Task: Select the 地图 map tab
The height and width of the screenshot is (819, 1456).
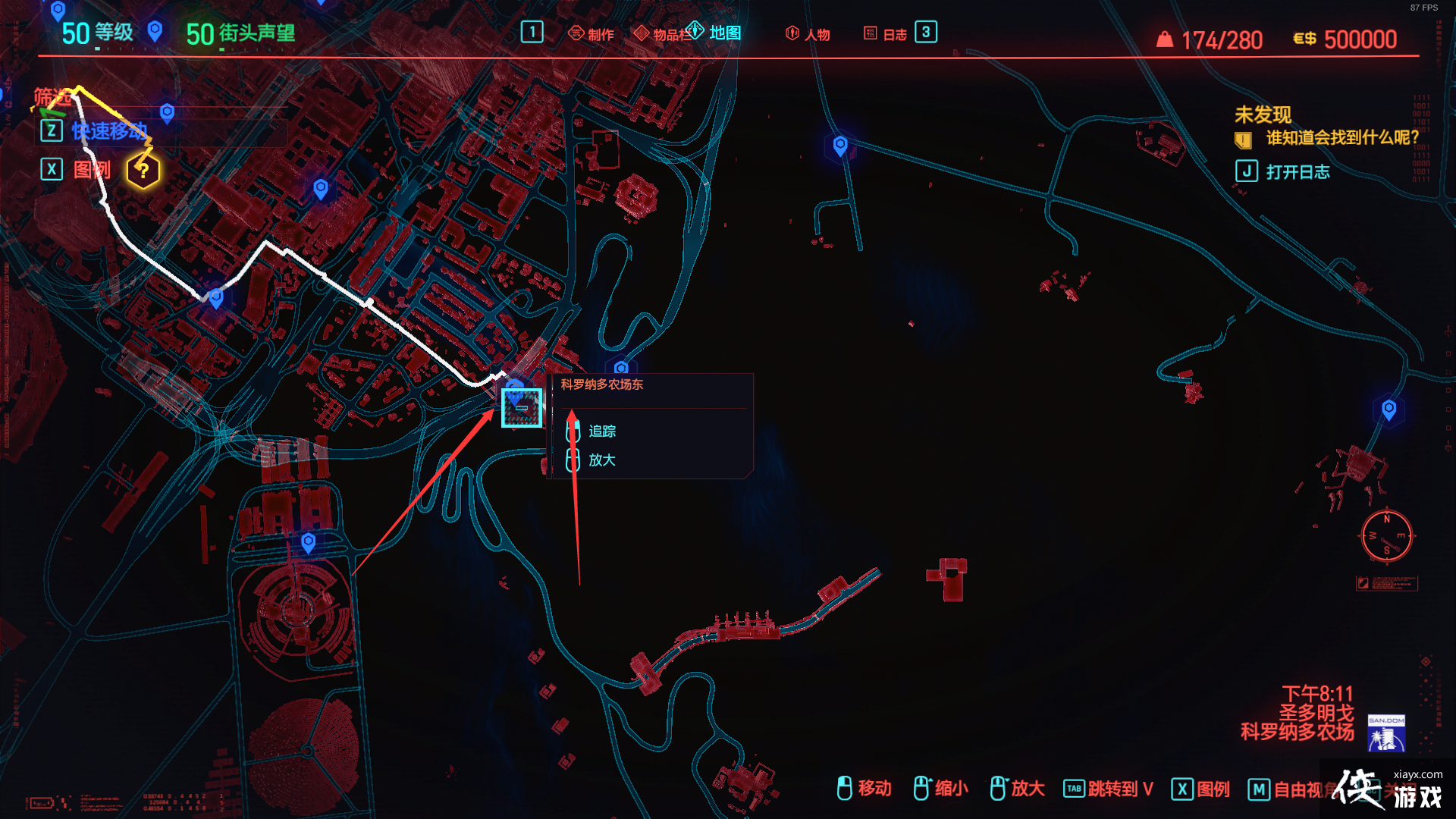Action: click(715, 33)
